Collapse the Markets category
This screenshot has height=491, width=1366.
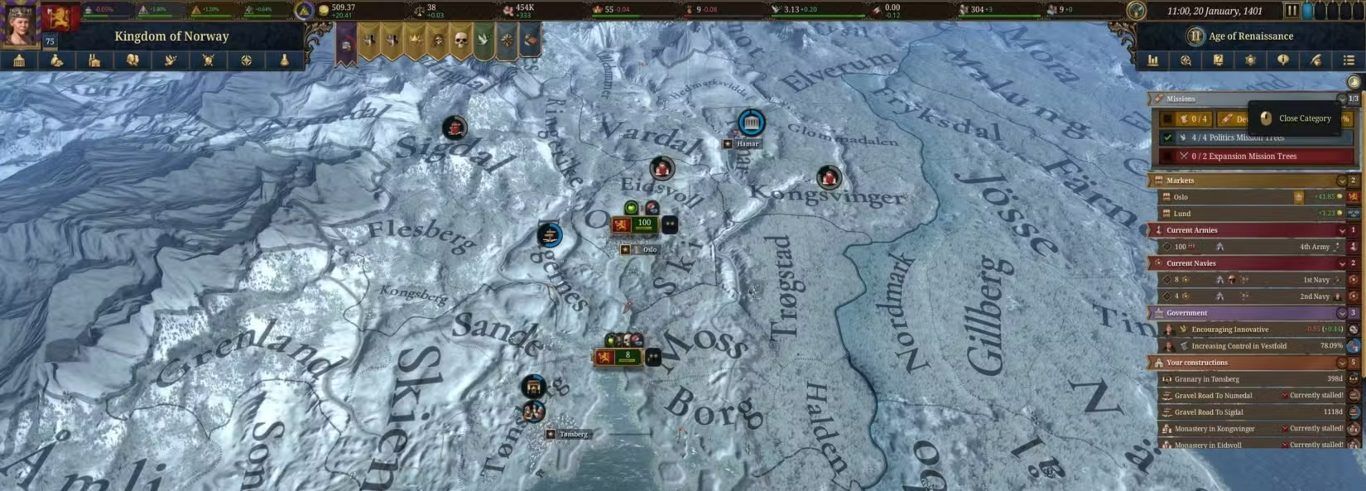coord(1342,181)
